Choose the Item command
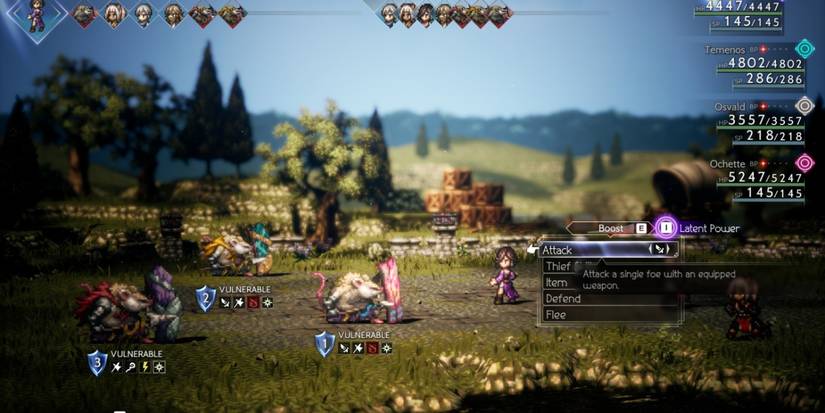This screenshot has width=825, height=413. [556, 283]
